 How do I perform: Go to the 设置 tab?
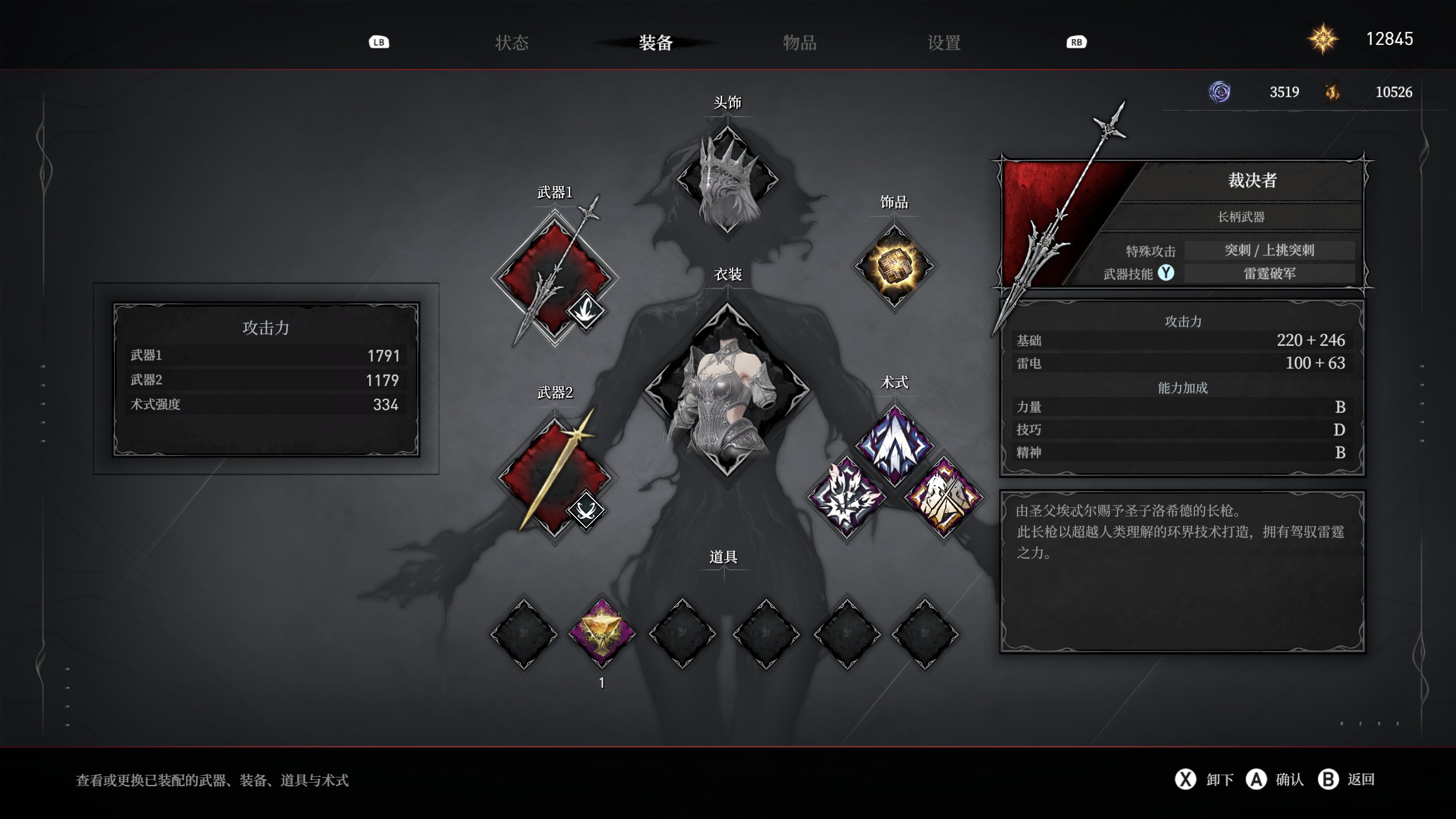pos(944,43)
